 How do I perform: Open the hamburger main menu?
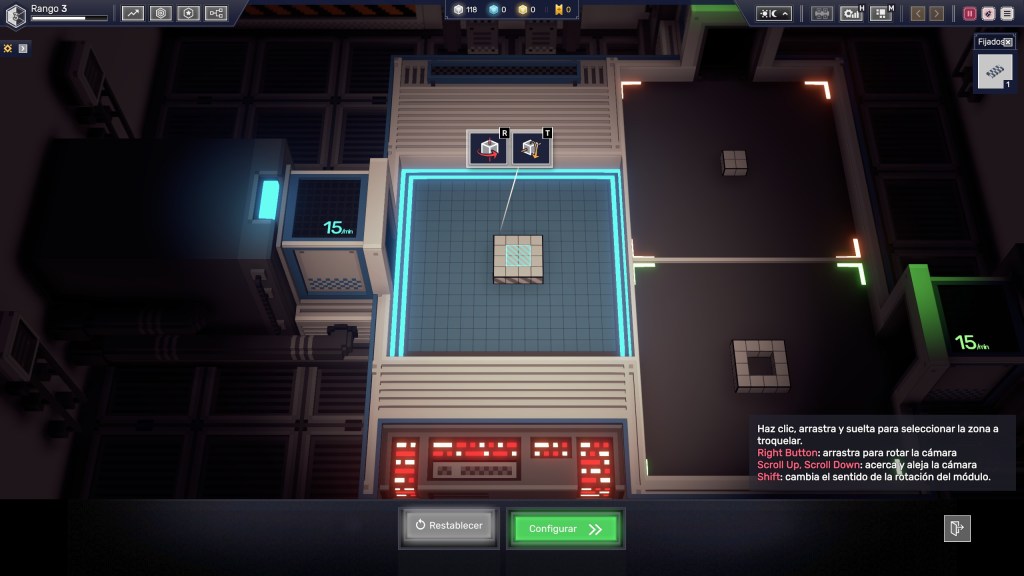[x=1007, y=13]
